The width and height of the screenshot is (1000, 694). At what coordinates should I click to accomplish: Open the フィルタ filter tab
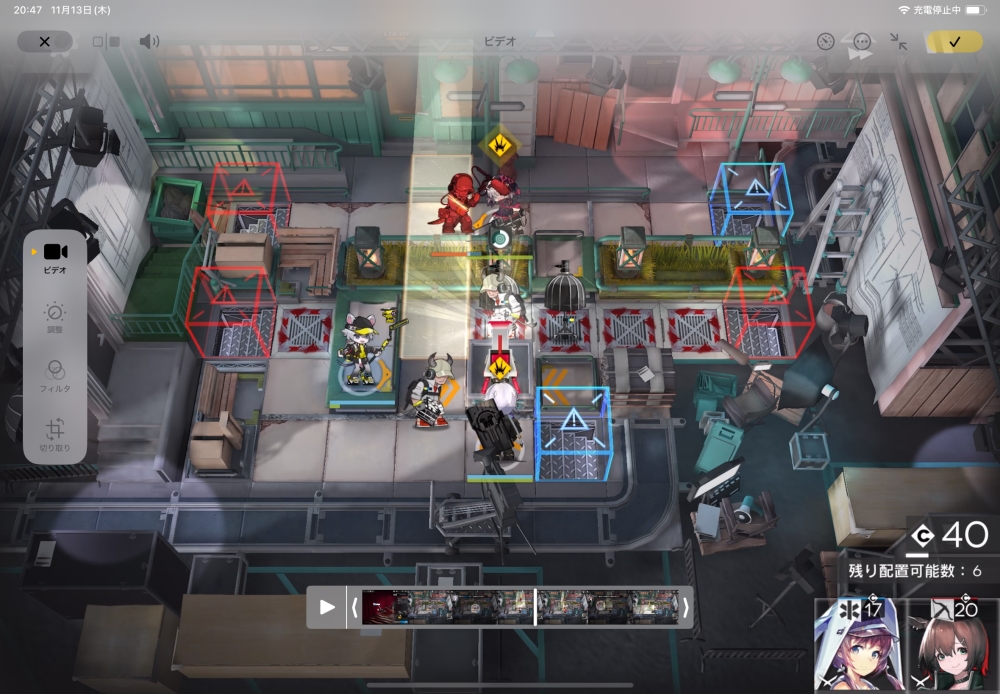click(x=55, y=376)
